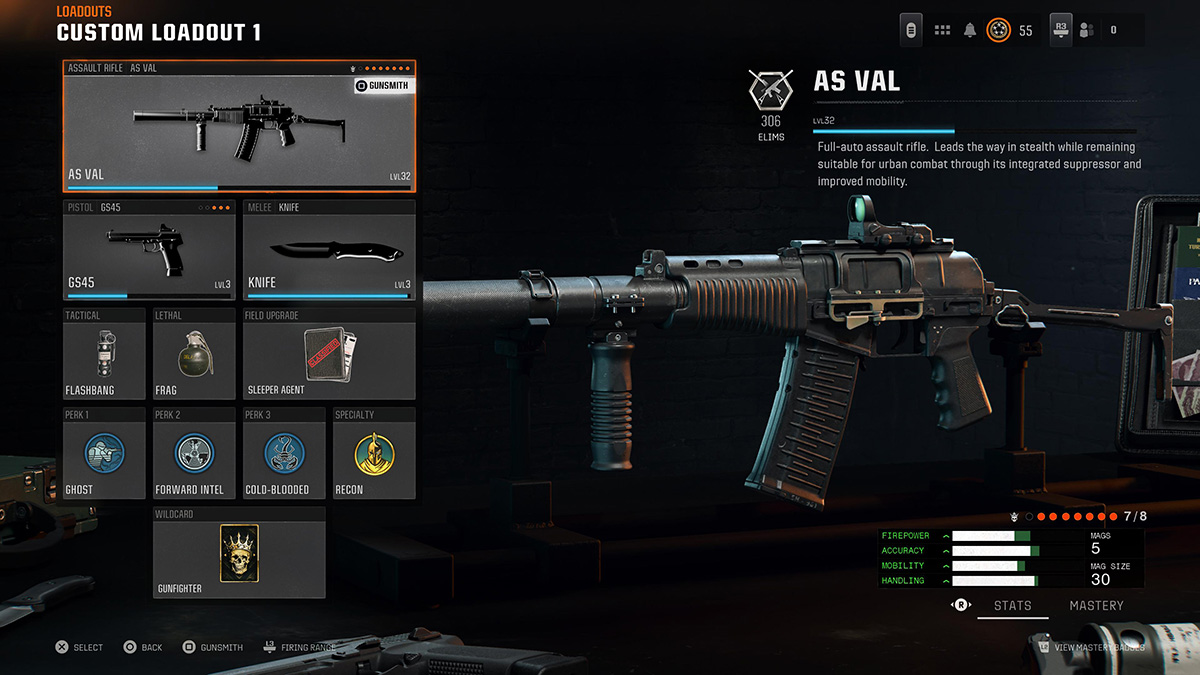This screenshot has width=1200, height=675.
Task: View the Recon specialty slot
Action: coord(373,453)
